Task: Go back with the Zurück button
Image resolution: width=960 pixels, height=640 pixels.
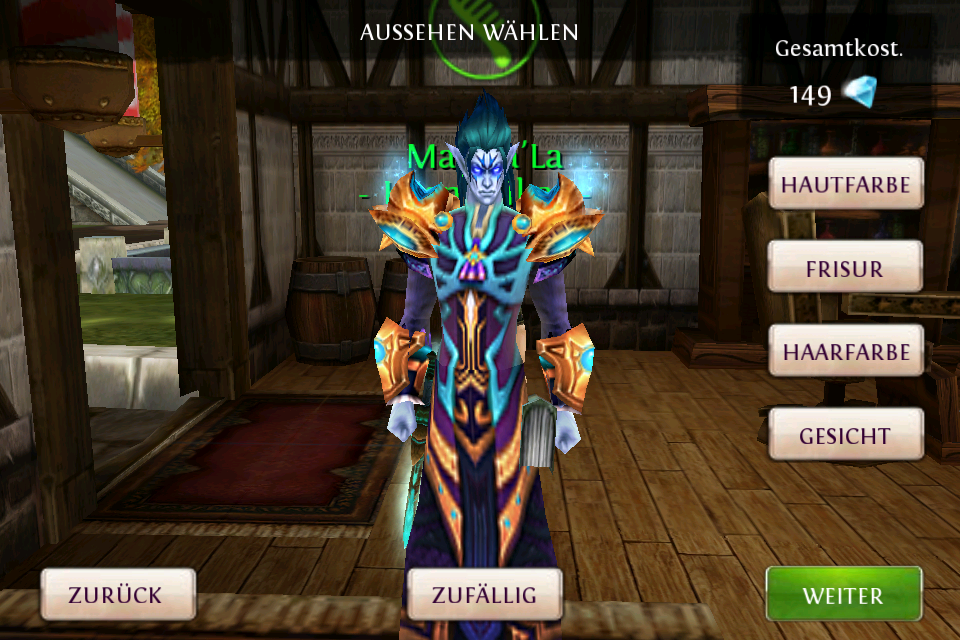Action: click(x=116, y=595)
